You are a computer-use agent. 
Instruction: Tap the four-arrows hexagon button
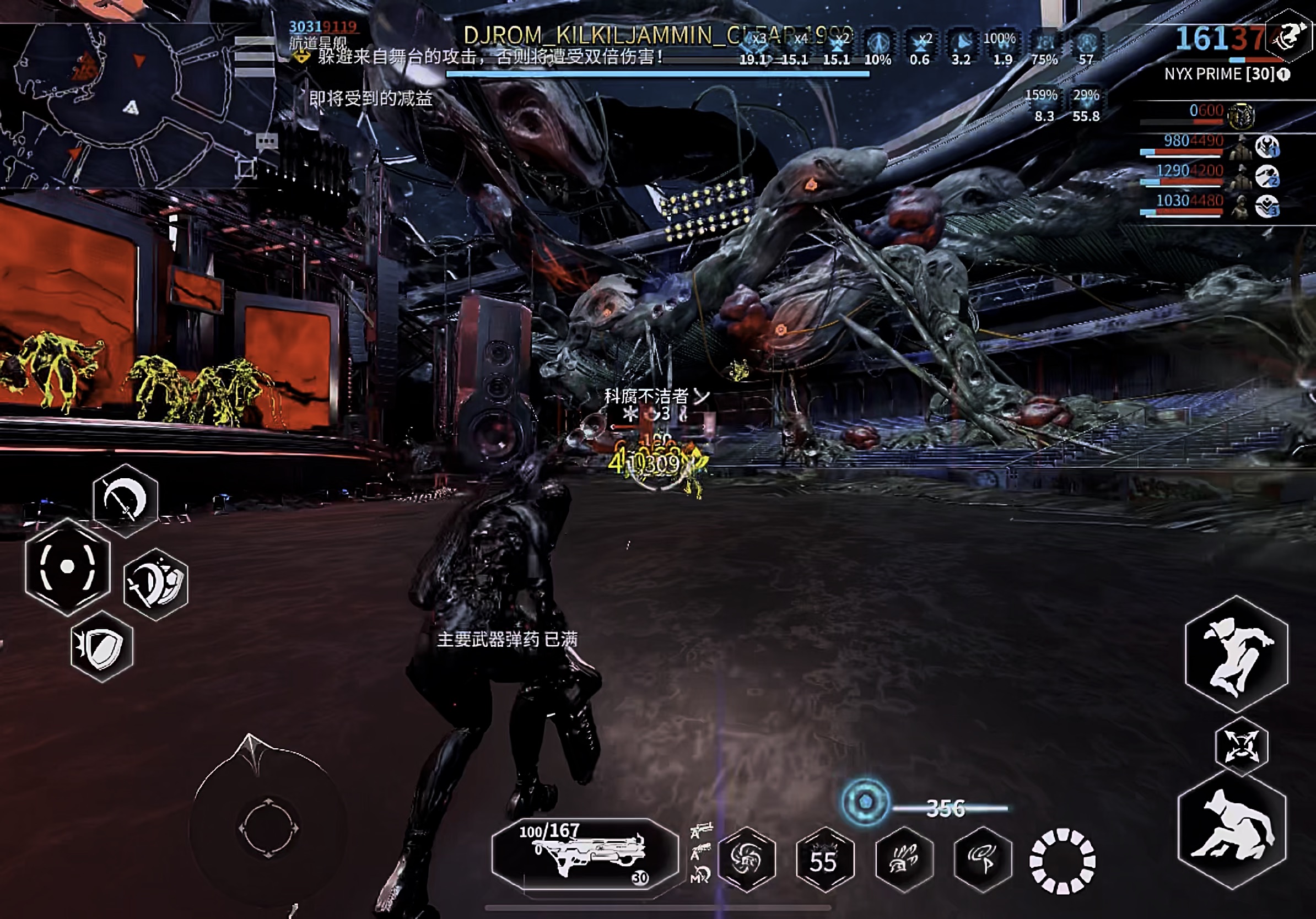click(x=1242, y=746)
